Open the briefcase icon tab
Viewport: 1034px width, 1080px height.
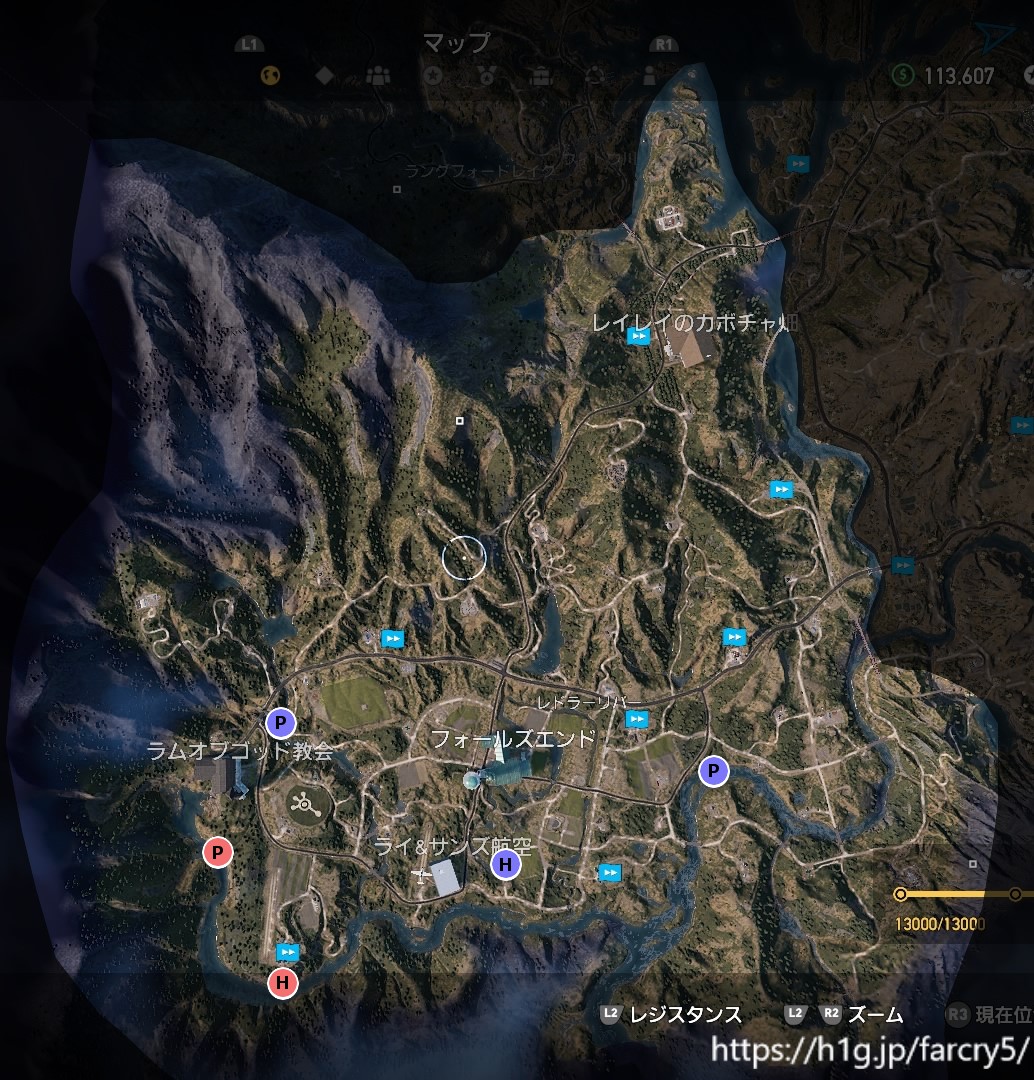541,74
